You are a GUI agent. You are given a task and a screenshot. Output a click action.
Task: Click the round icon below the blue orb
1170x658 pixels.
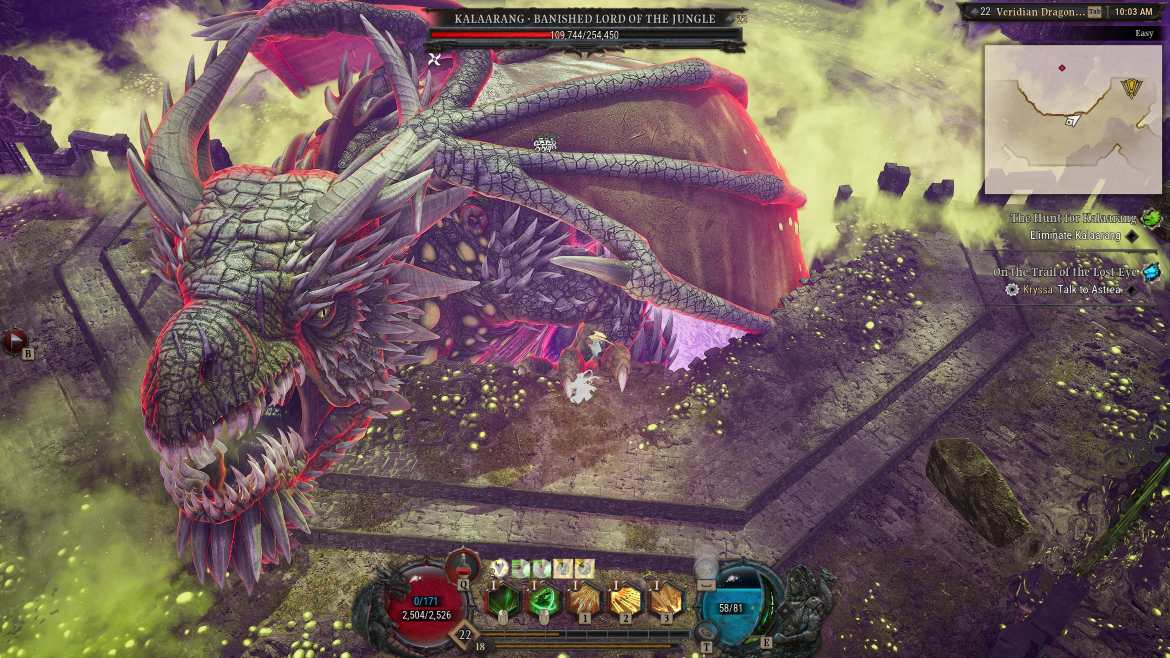[707, 632]
